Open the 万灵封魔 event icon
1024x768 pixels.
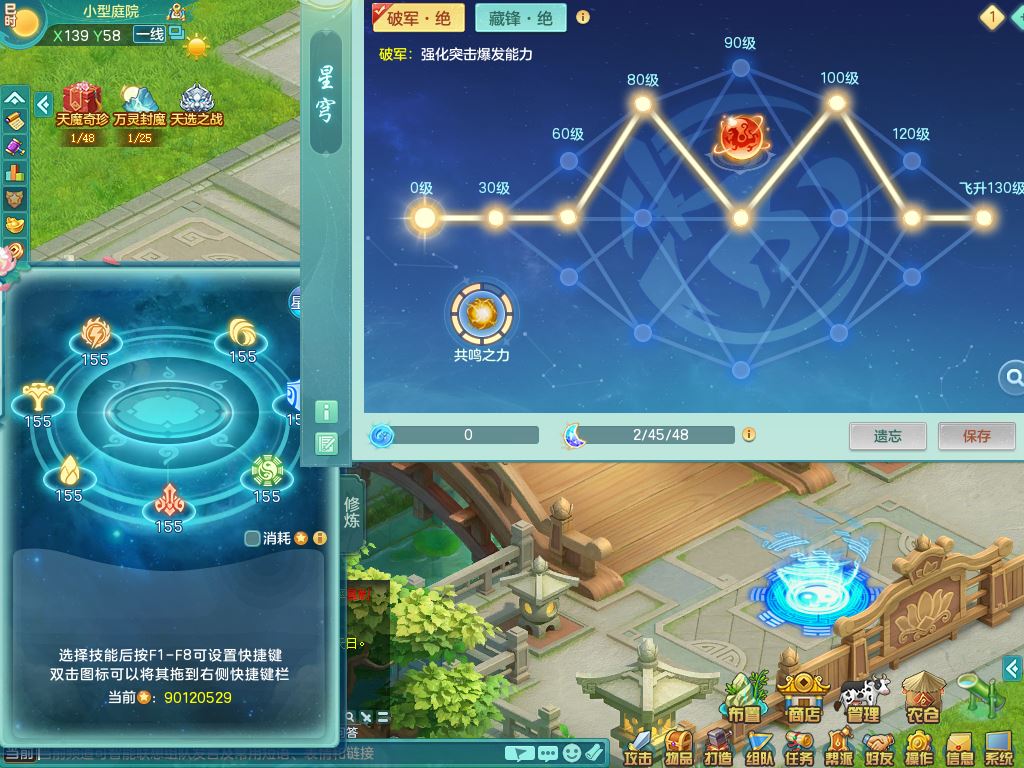[x=139, y=101]
